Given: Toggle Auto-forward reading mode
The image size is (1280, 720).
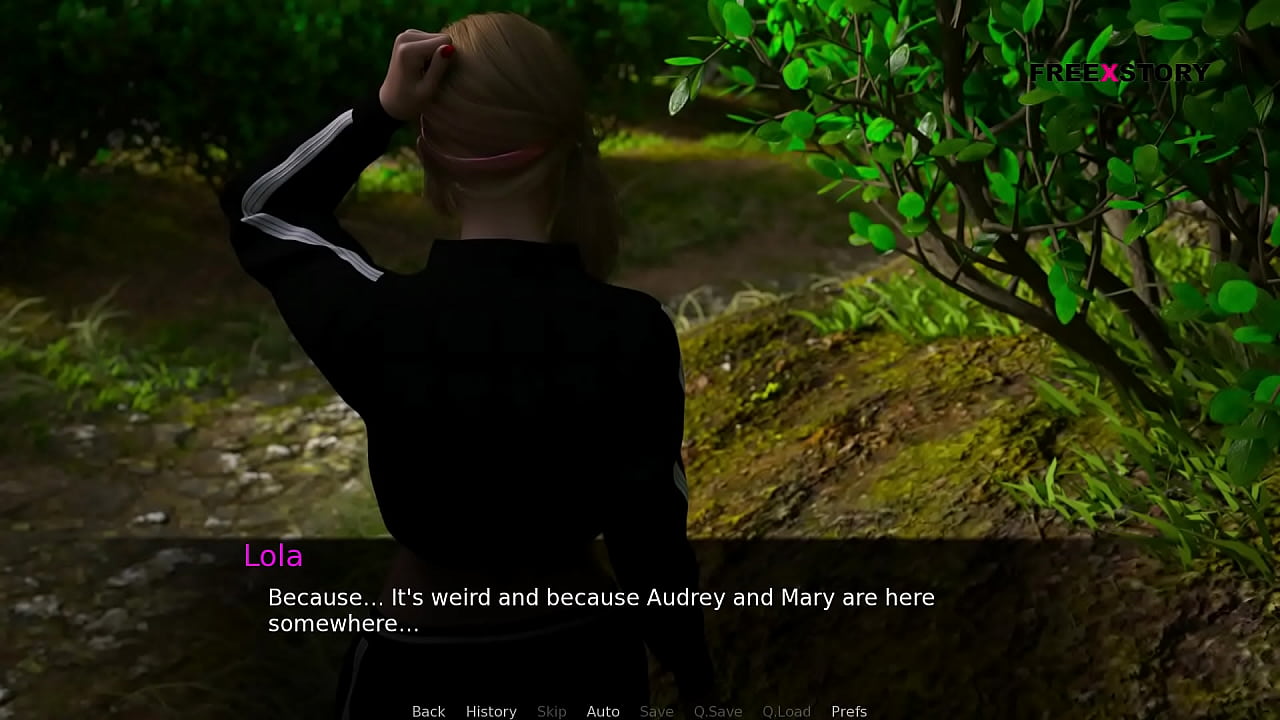Looking at the screenshot, I should (x=603, y=711).
